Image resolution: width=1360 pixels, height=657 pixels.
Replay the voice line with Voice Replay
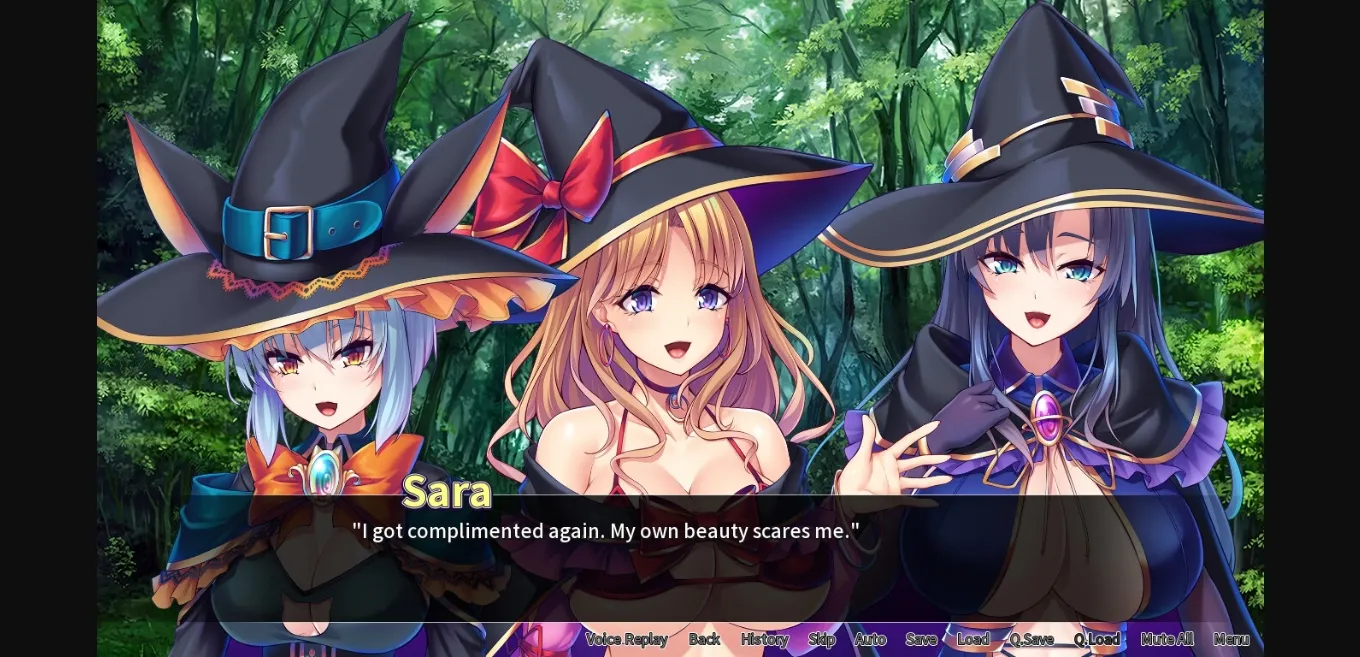[626, 639]
